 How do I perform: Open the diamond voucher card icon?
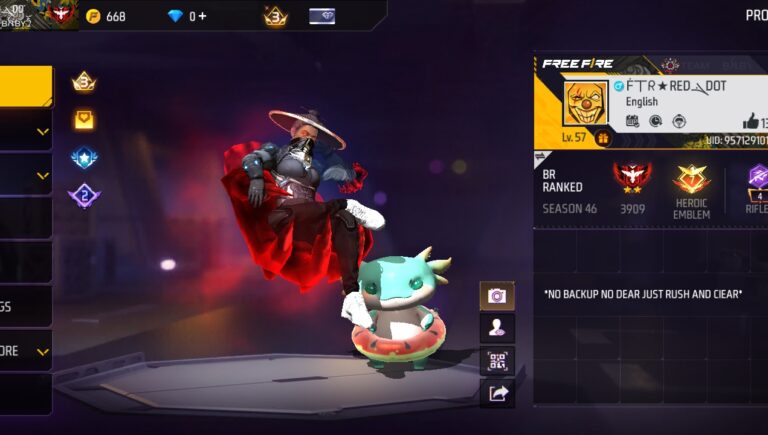coord(322,16)
